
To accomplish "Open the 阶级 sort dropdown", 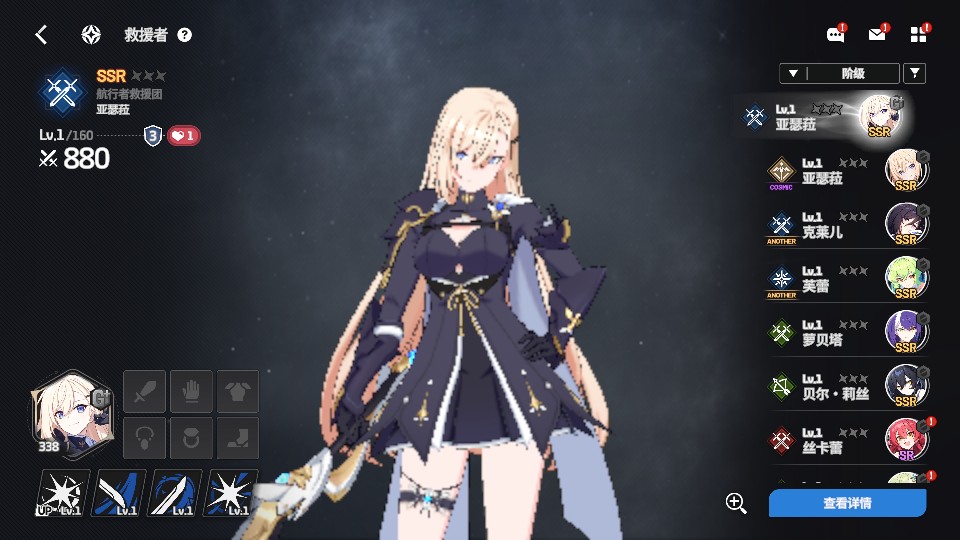I will pos(839,73).
